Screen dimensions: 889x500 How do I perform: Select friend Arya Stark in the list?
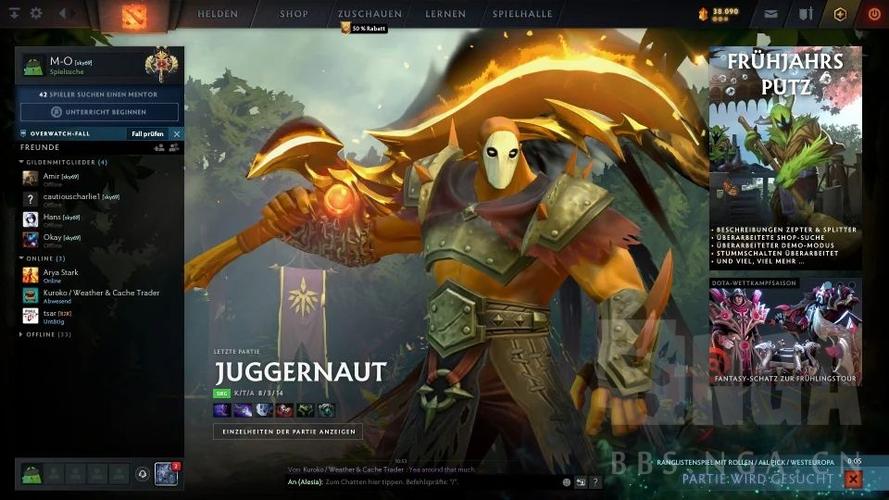[x=60, y=272]
